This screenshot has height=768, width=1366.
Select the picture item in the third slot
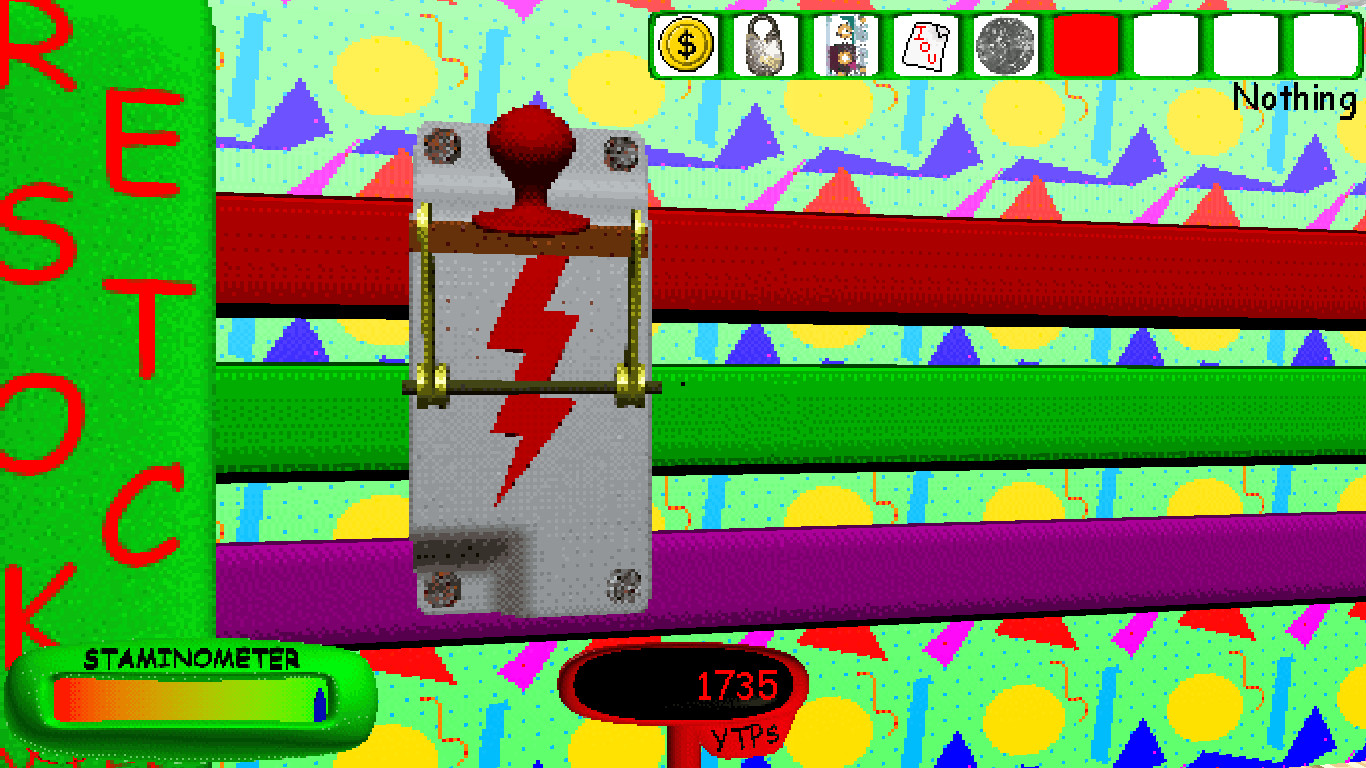tap(844, 45)
